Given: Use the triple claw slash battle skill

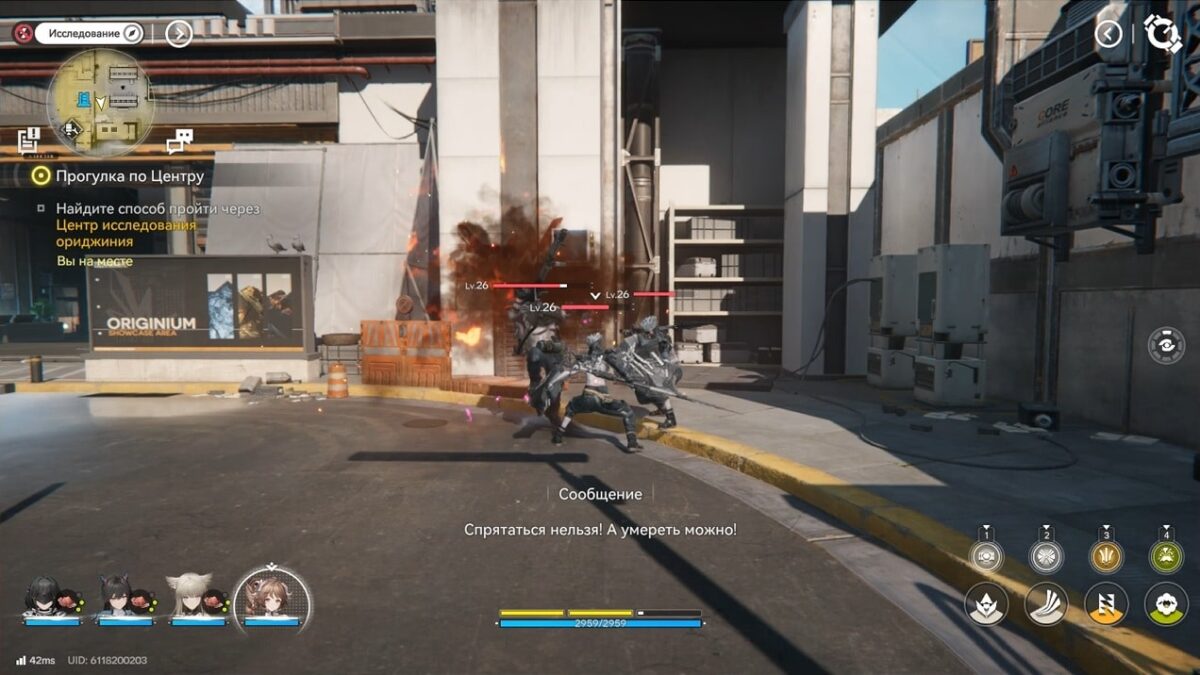Looking at the screenshot, I should (x=1046, y=604).
